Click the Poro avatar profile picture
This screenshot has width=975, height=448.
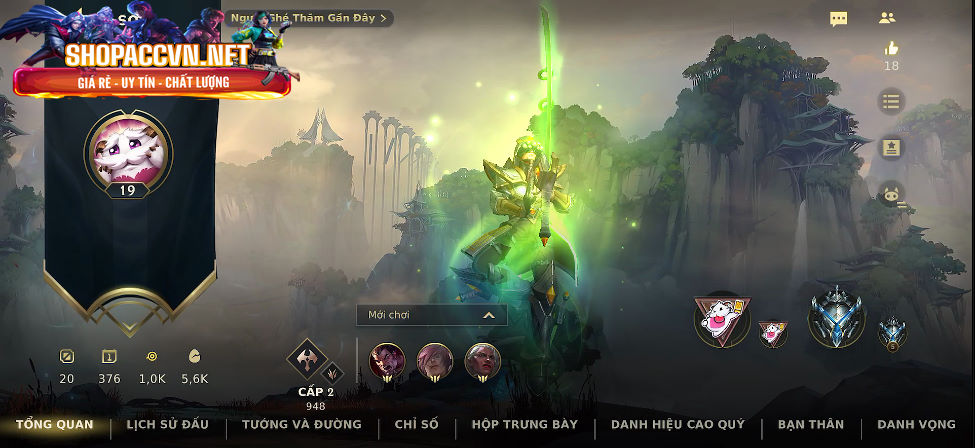click(127, 152)
